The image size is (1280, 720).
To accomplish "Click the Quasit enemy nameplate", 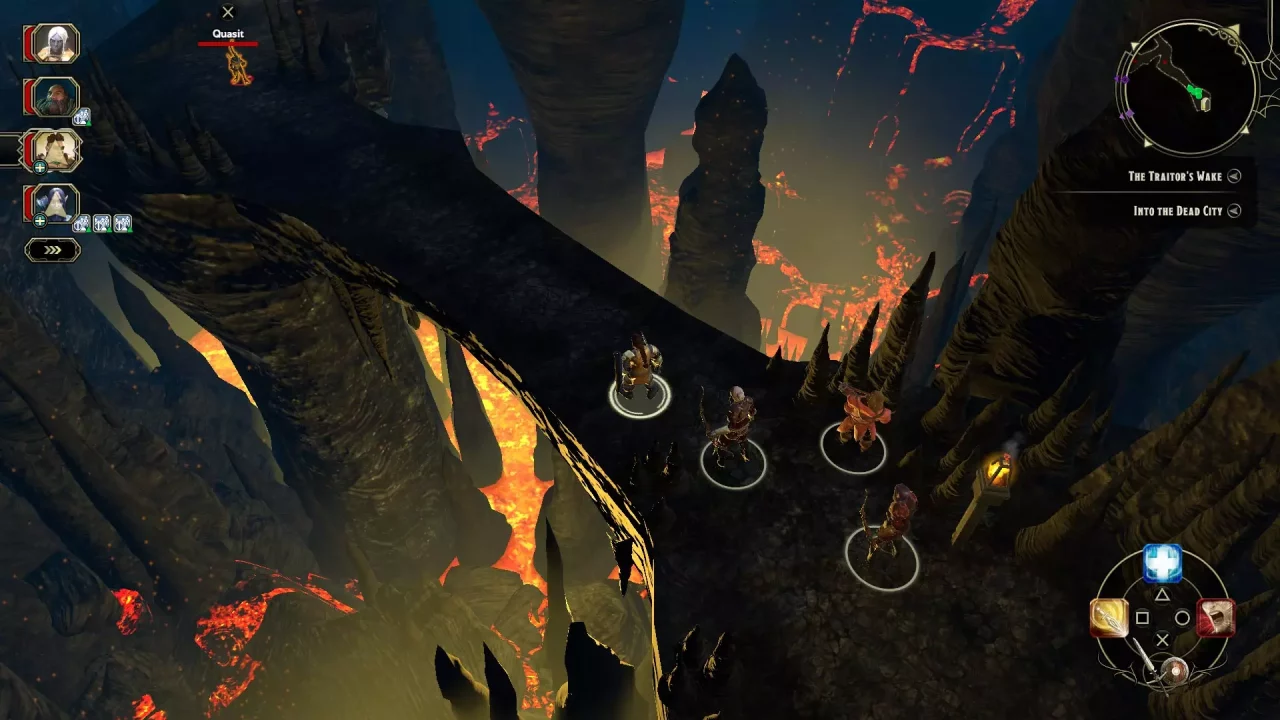I will point(227,33).
